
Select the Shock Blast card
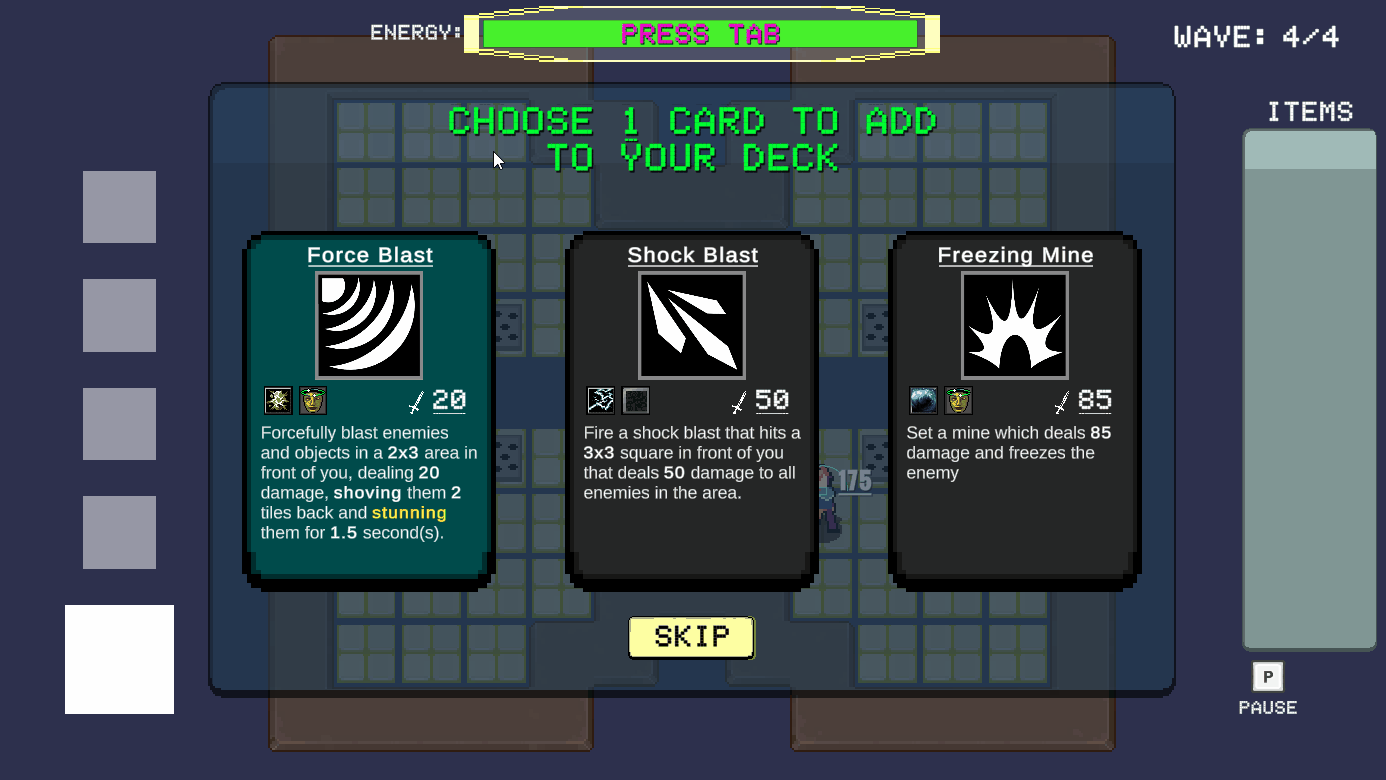(692, 410)
